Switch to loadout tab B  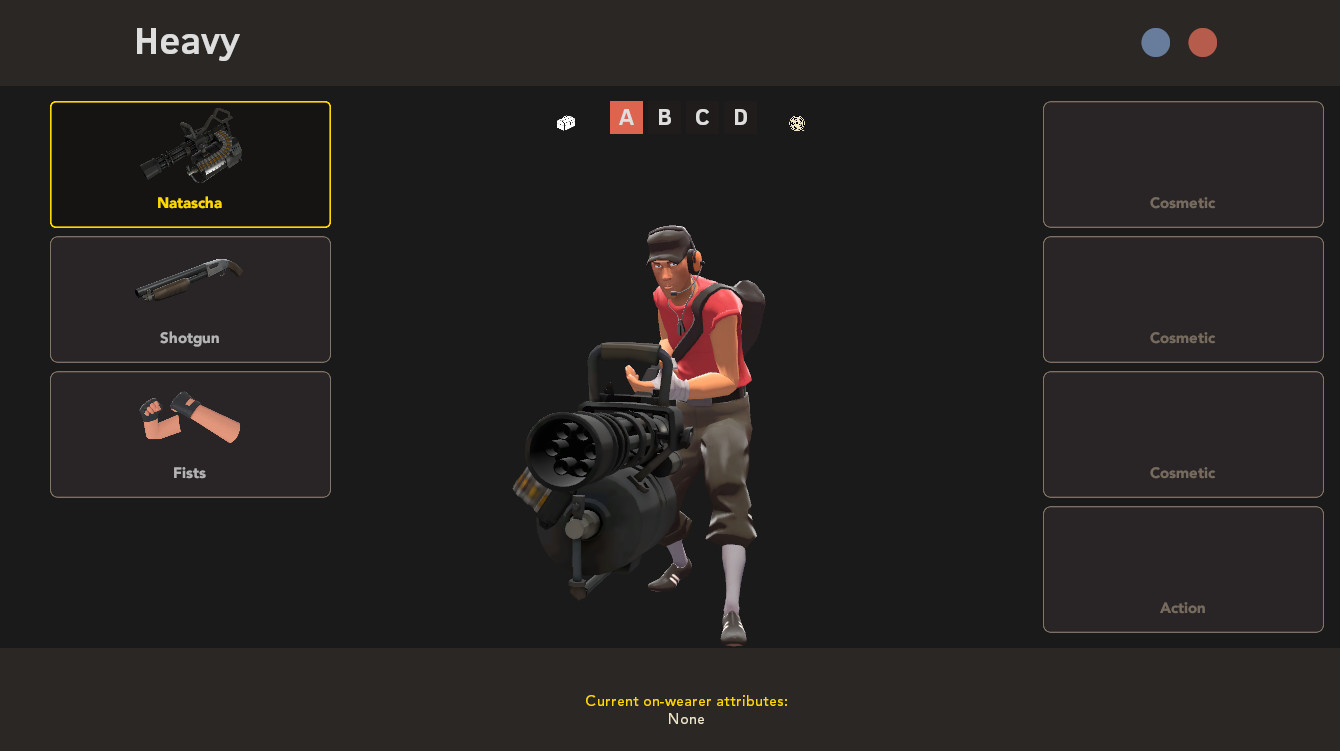[x=664, y=117]
